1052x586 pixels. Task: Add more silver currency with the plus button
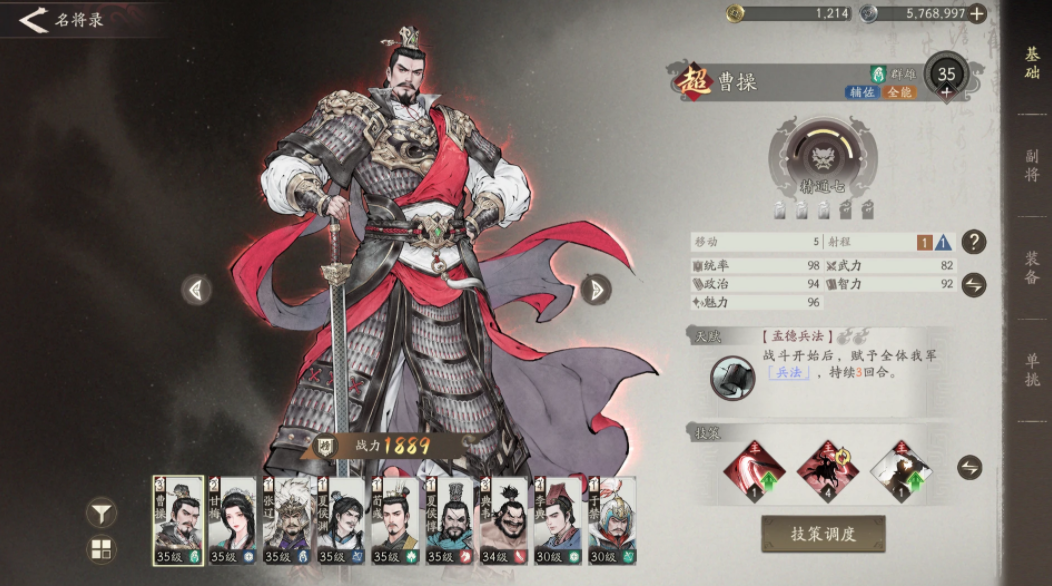[977, 13]
